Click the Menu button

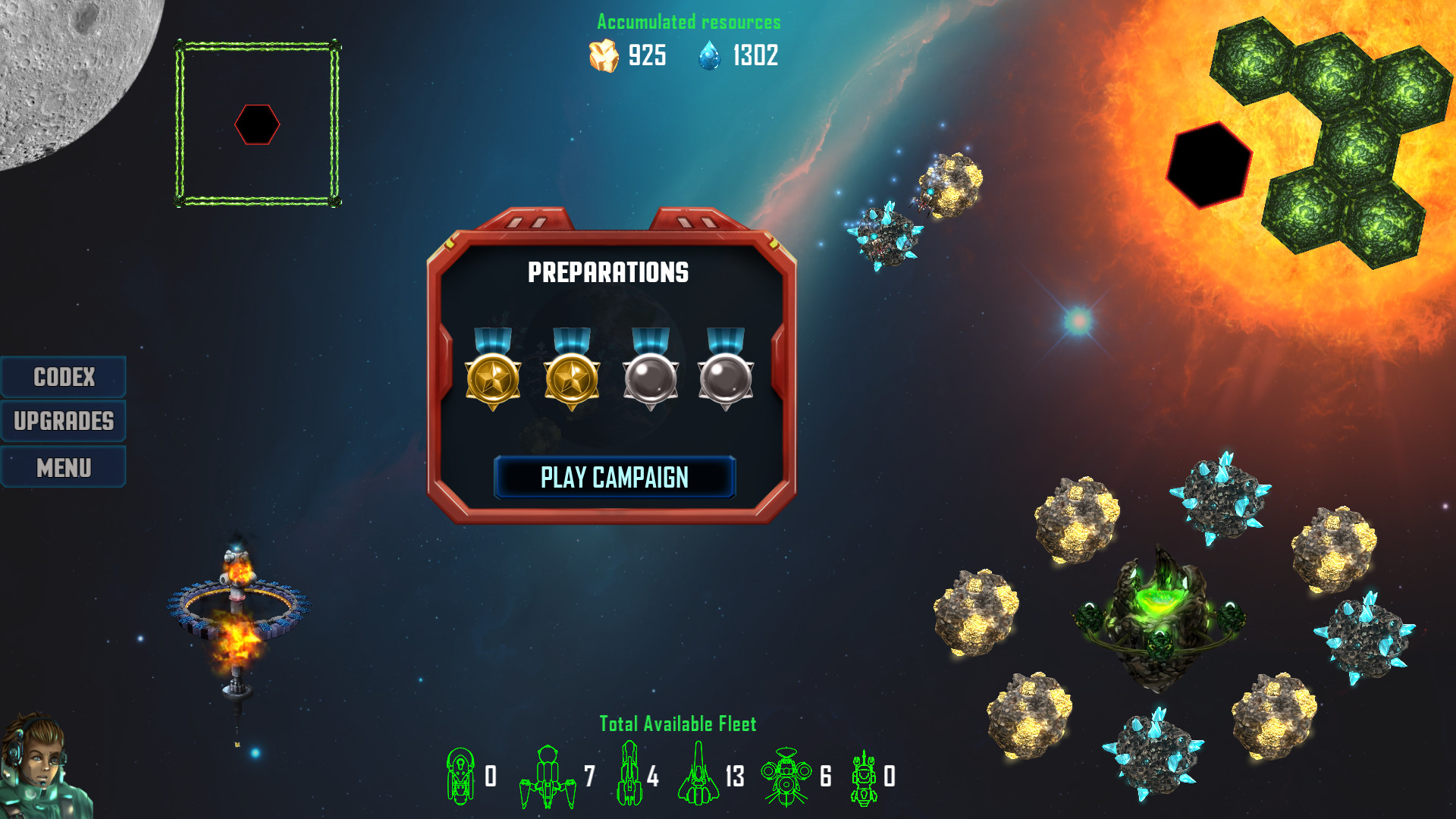point(64,466)
